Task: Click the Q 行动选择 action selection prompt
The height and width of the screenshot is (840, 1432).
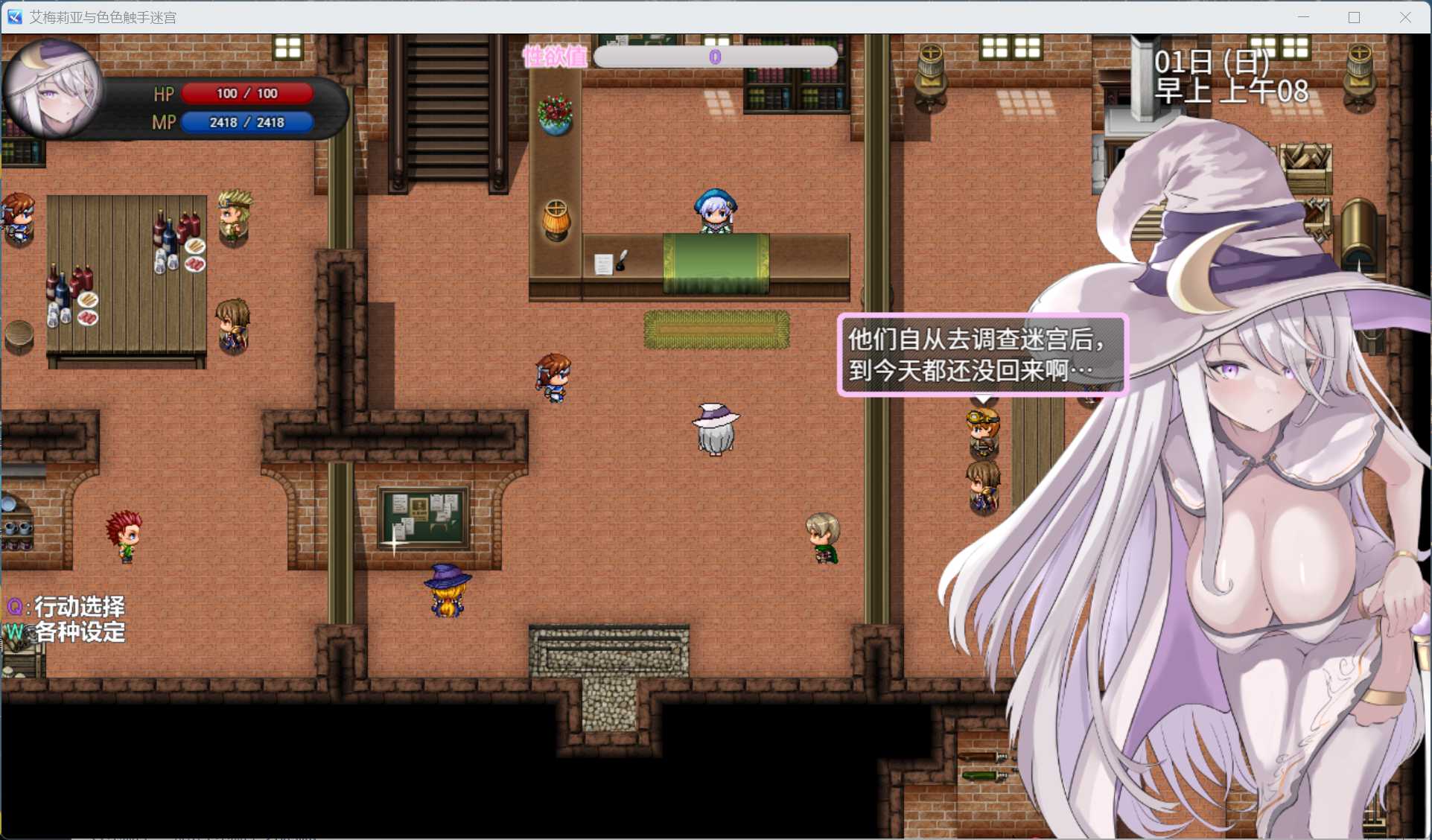Action: (66, 608)
